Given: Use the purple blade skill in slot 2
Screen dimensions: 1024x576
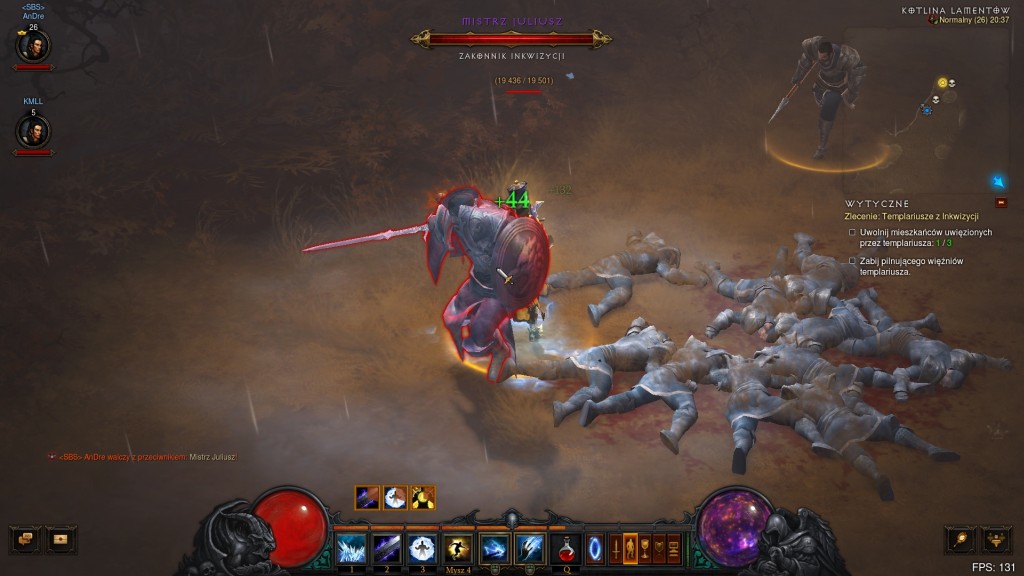Looking at the screenshot, I should click(387, 548).
